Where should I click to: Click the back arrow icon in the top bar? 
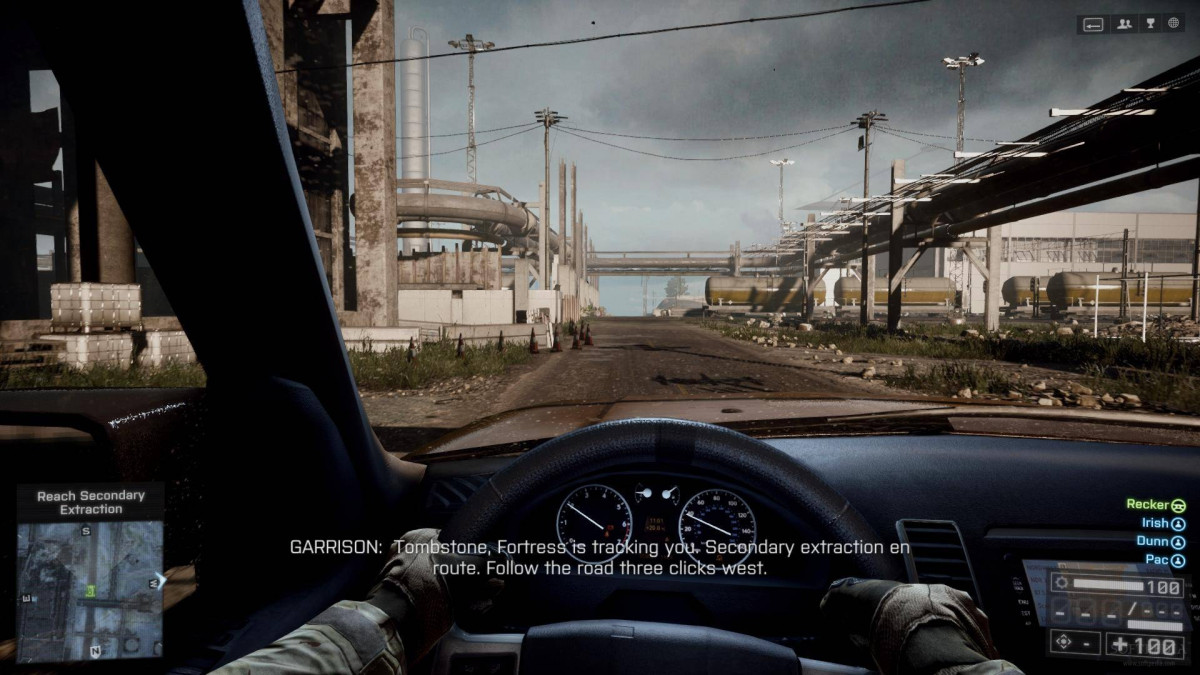tap(1094, 24)
